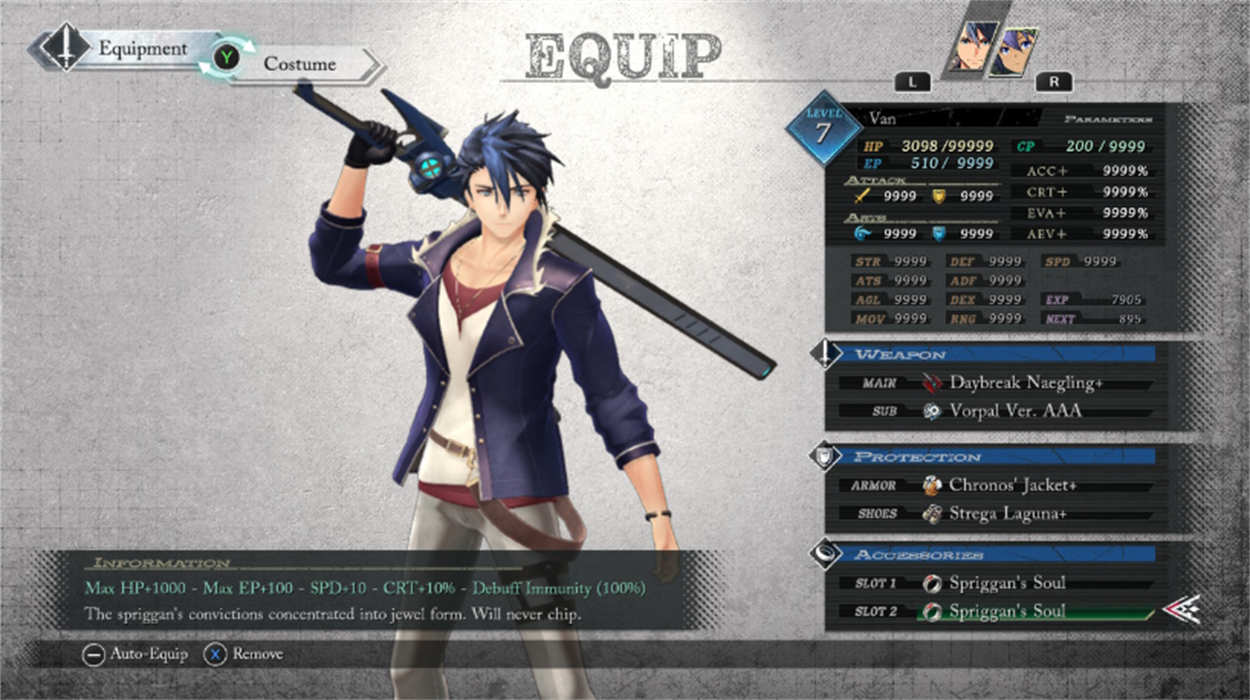
Task: Remove the selected accessory
Action: 244,655
